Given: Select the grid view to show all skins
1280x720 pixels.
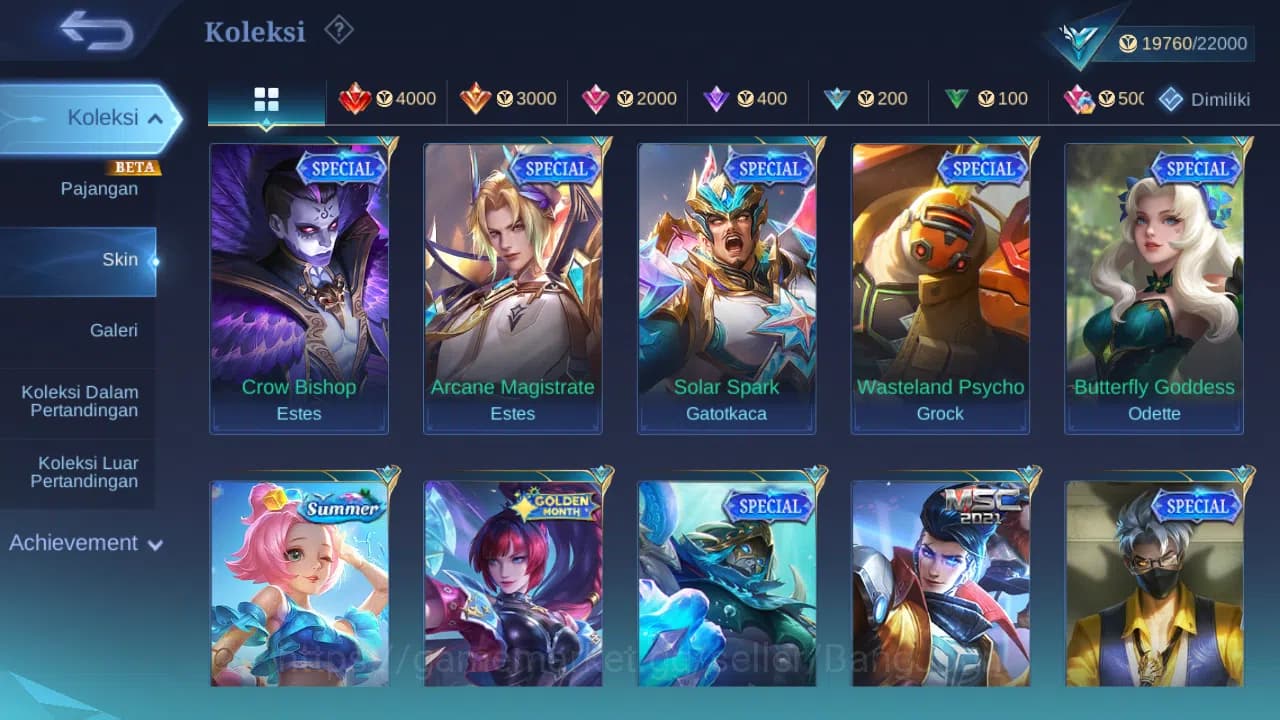Looking at the screenshot, I should tap(265, 98).
